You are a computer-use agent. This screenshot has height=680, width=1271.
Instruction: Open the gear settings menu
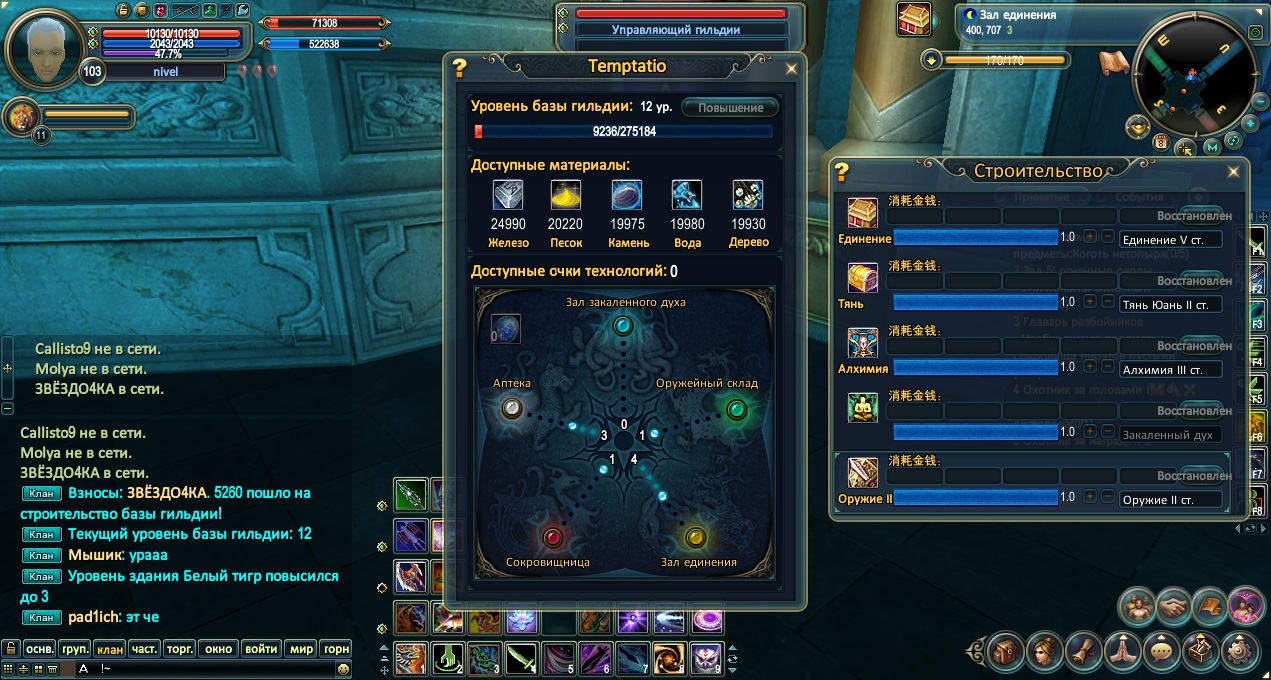click(x=1242, y=651)
